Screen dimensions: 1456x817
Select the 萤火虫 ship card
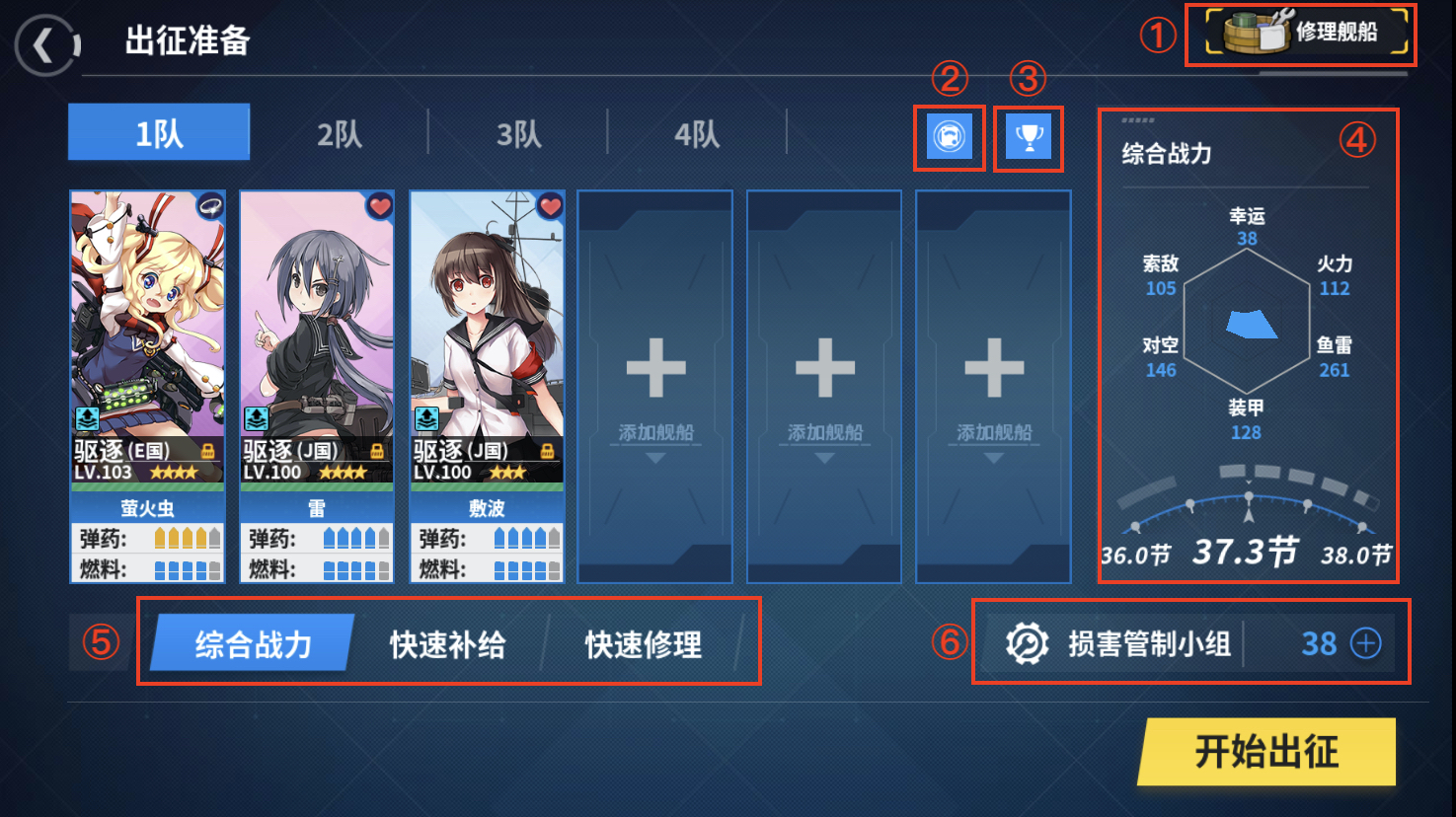pos(147,385)
